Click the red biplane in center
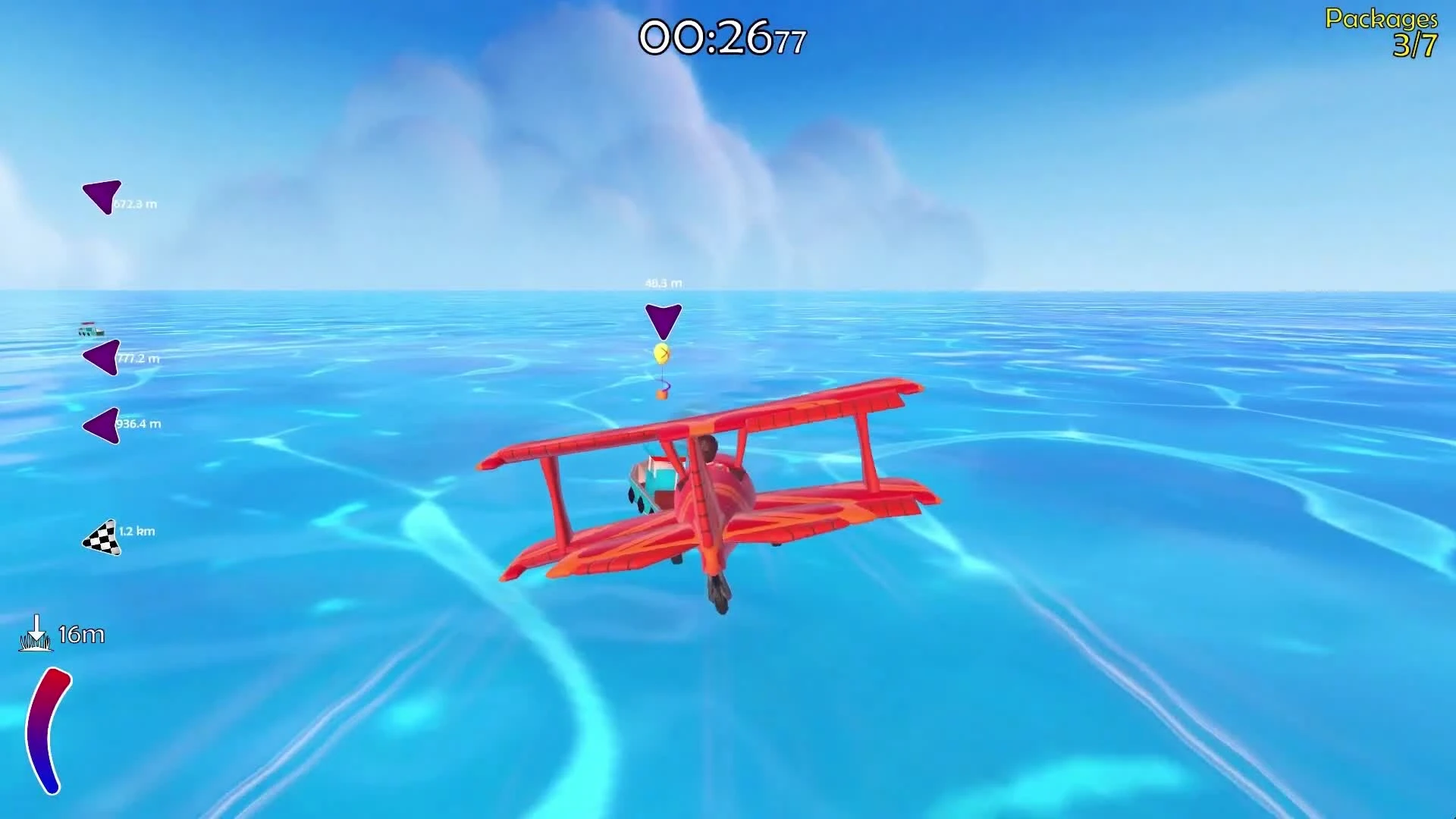Viewport: 1456px width, 819px height. tap(713, 493)
